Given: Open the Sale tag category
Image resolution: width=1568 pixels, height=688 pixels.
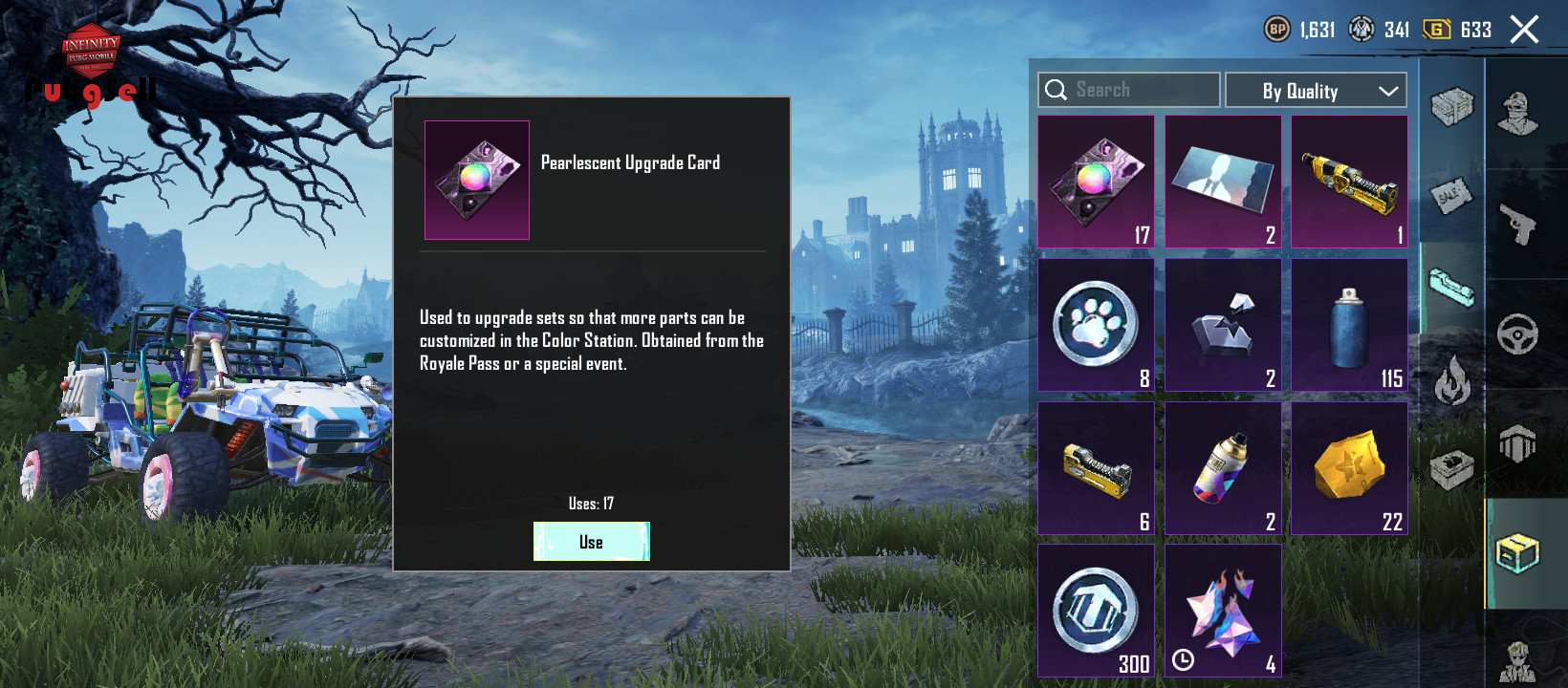Looking at the screenshot, I should [1451, 196].
